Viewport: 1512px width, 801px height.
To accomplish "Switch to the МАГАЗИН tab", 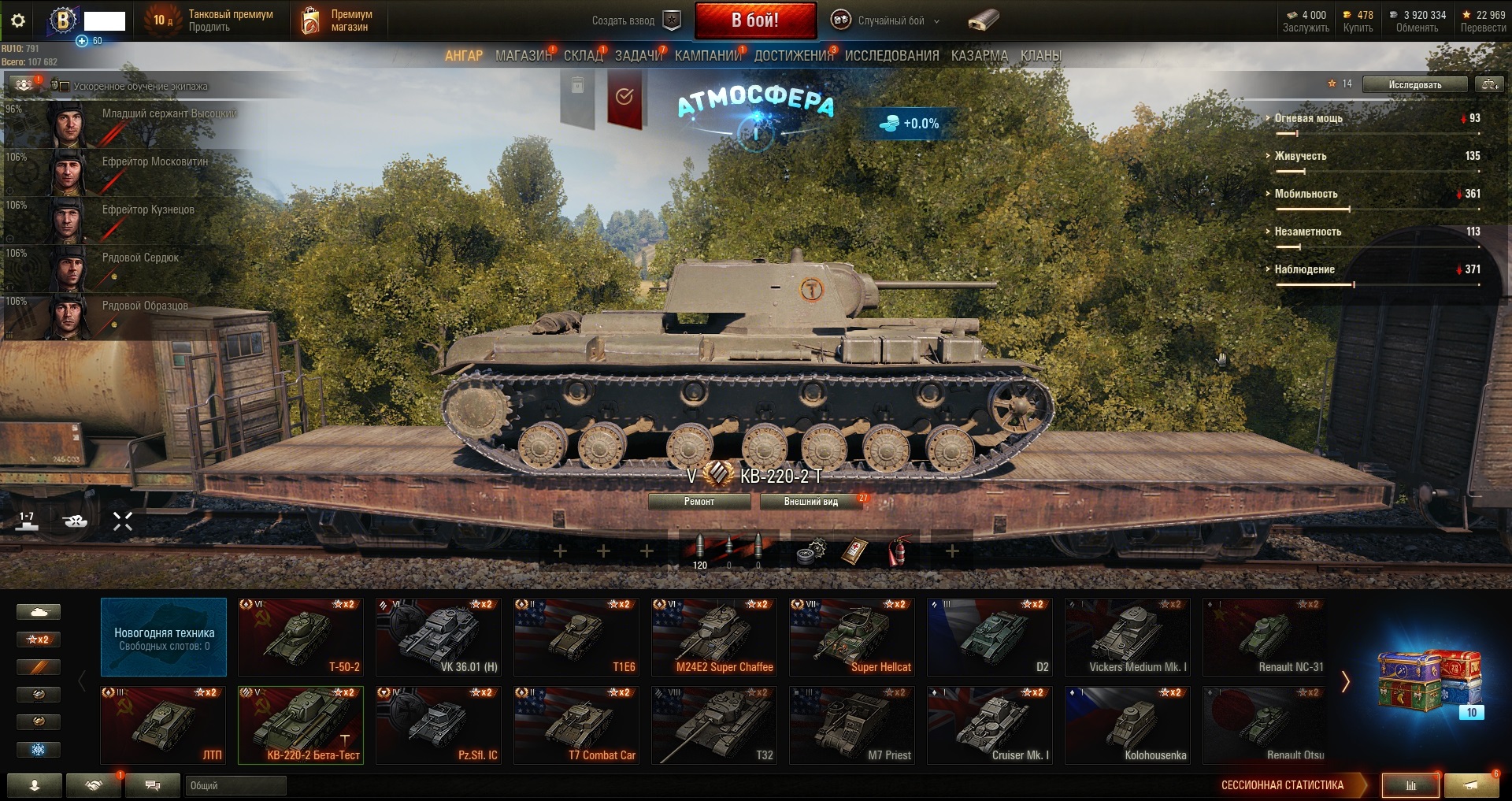I will [x=523, y=56].
